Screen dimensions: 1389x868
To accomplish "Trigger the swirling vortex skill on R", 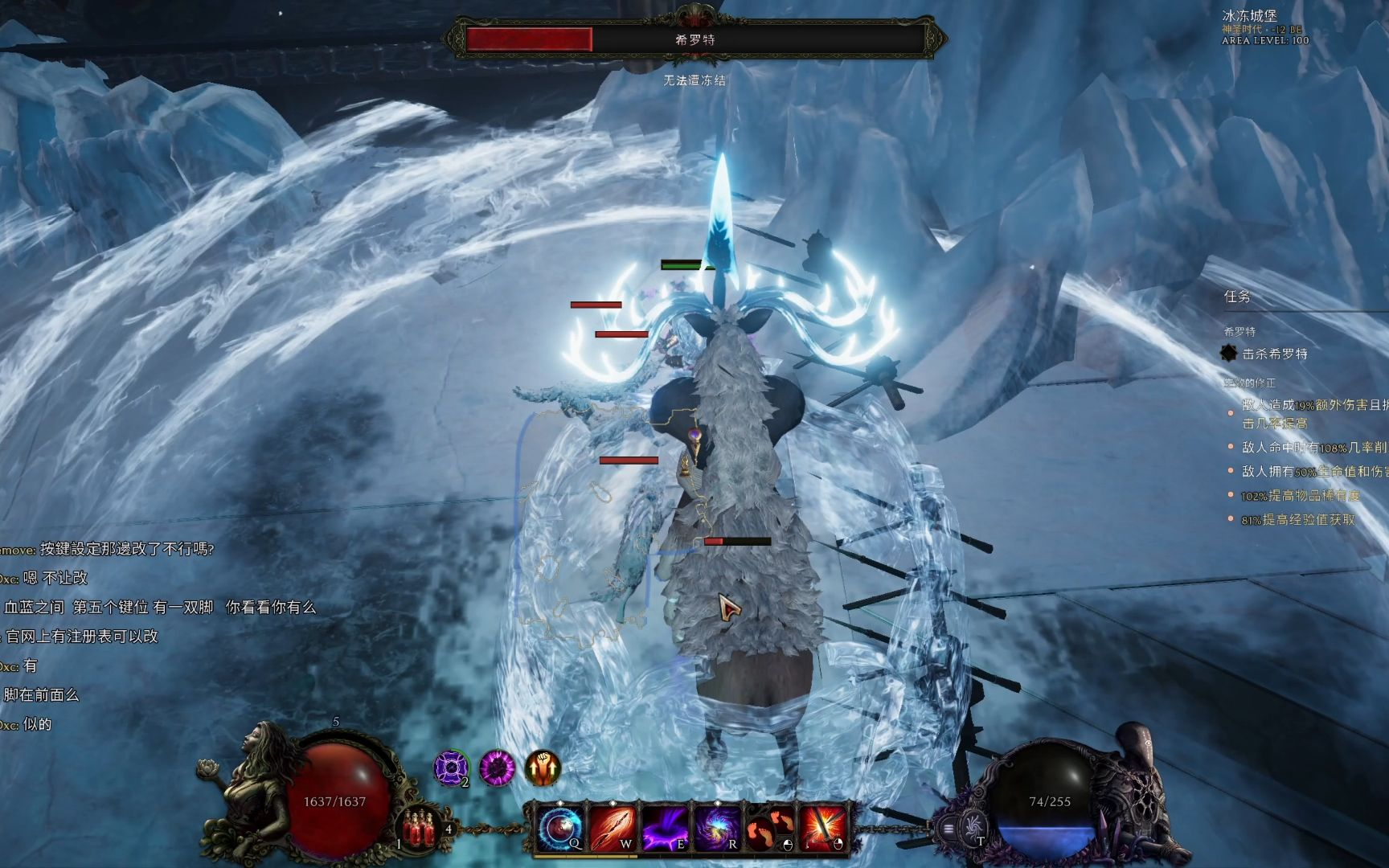I will (x=717, y=828).
